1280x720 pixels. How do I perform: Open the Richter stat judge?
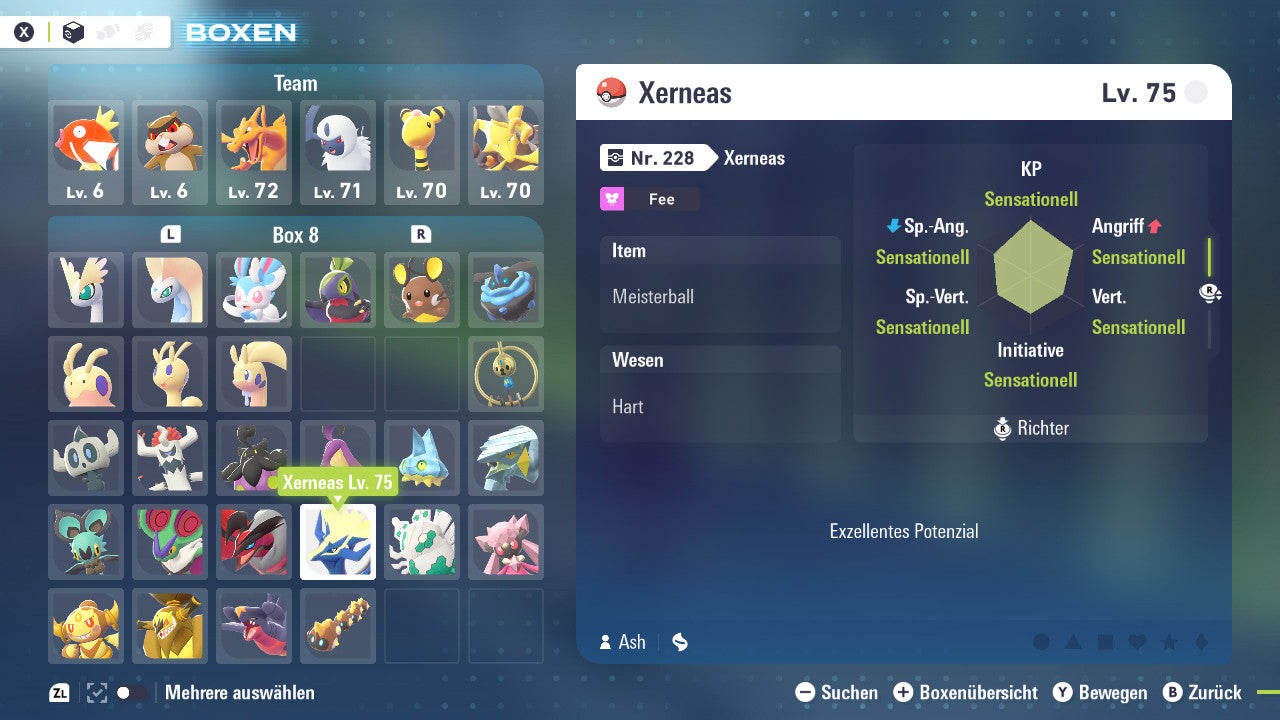(x=1031, y=428)
